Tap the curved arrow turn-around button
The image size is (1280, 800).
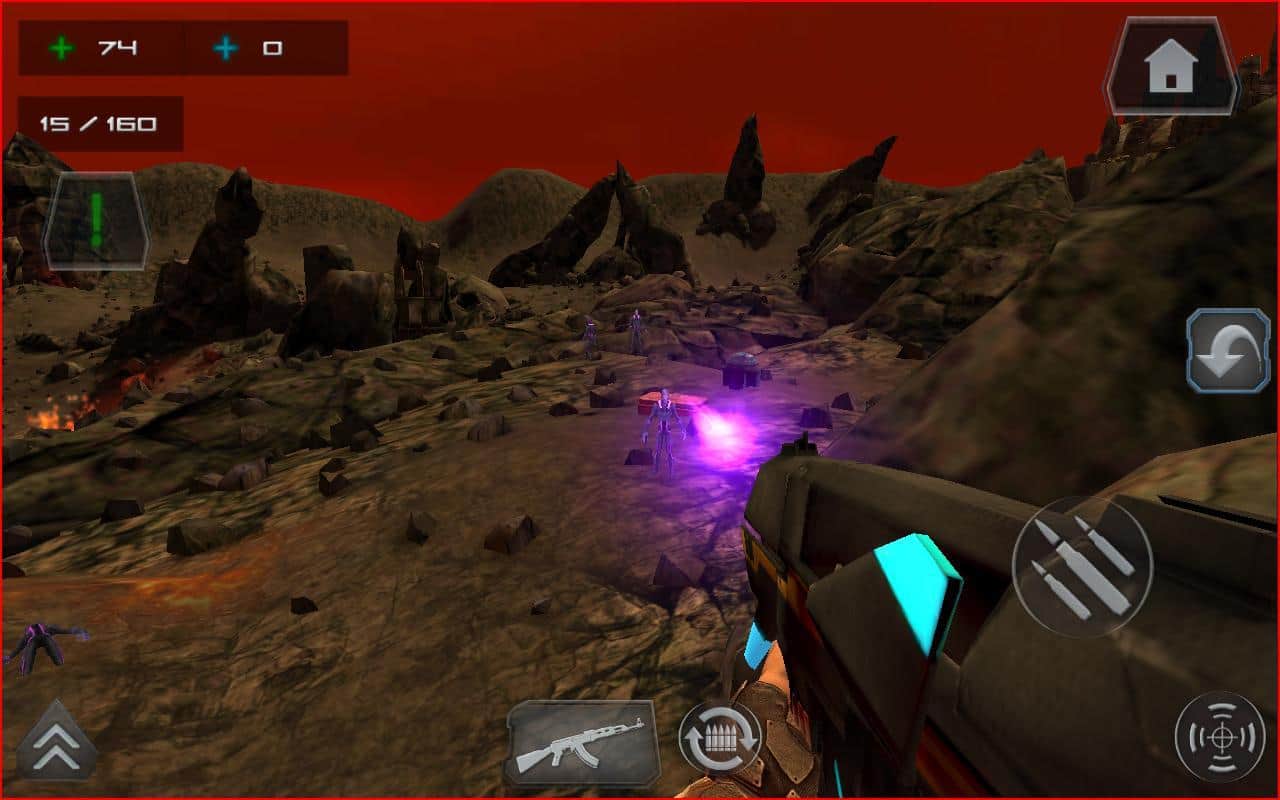point(1228,349)
